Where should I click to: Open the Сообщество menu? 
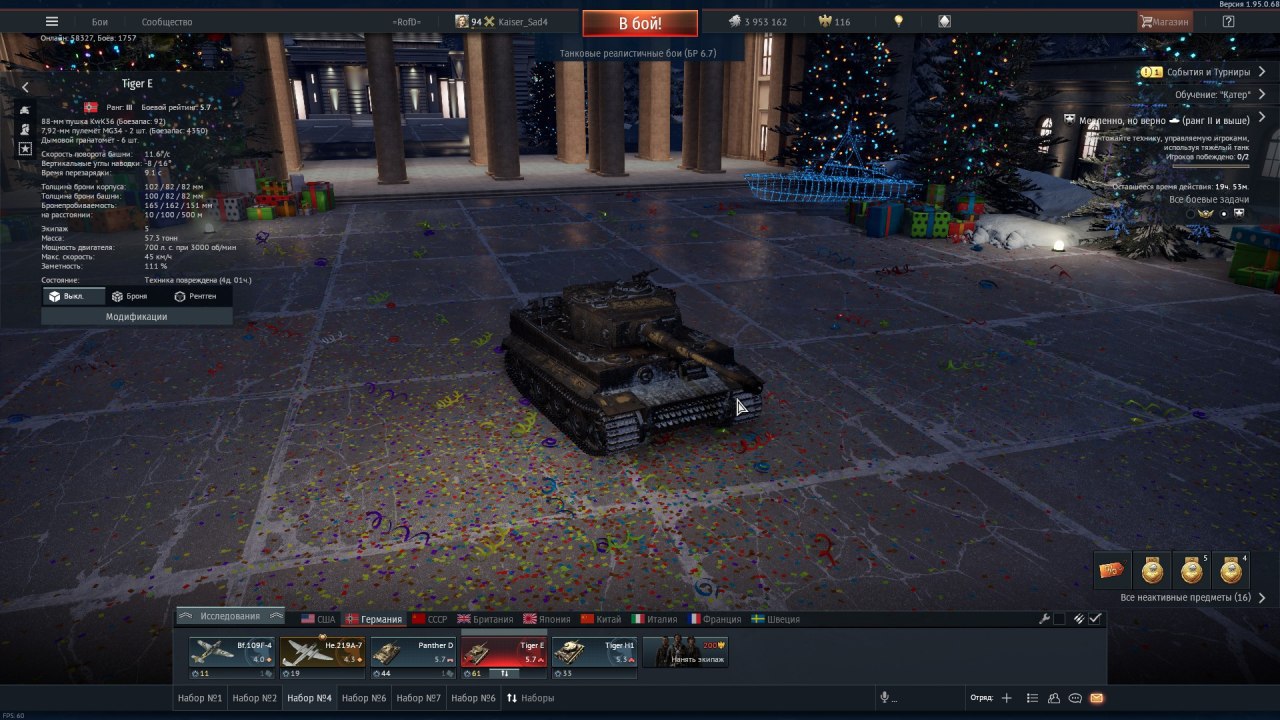(x=167, y=22)
